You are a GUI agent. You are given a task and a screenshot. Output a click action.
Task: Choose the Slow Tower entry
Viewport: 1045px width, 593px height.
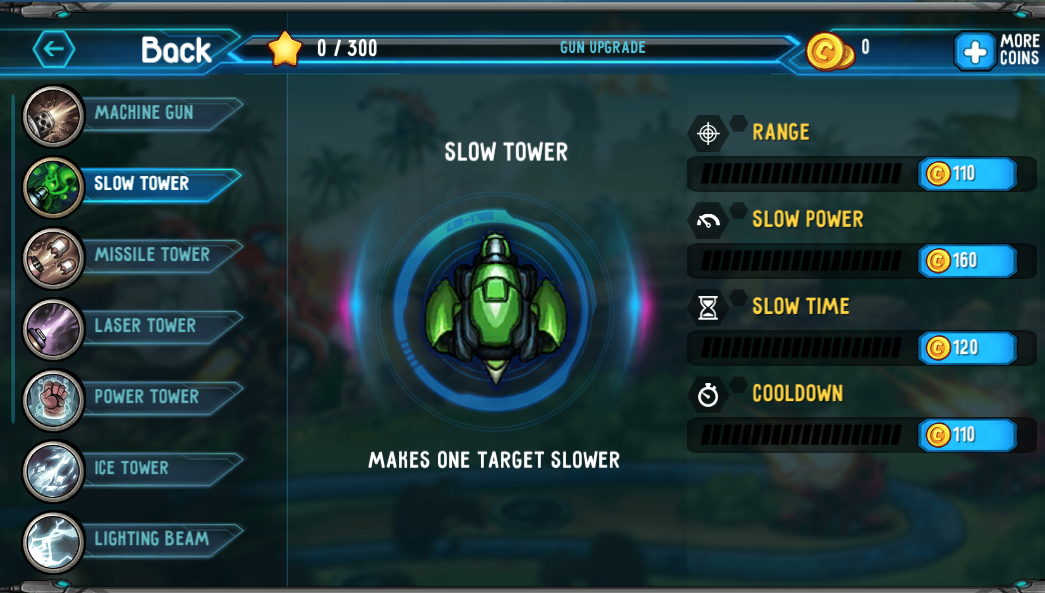(x=141, y=184)
